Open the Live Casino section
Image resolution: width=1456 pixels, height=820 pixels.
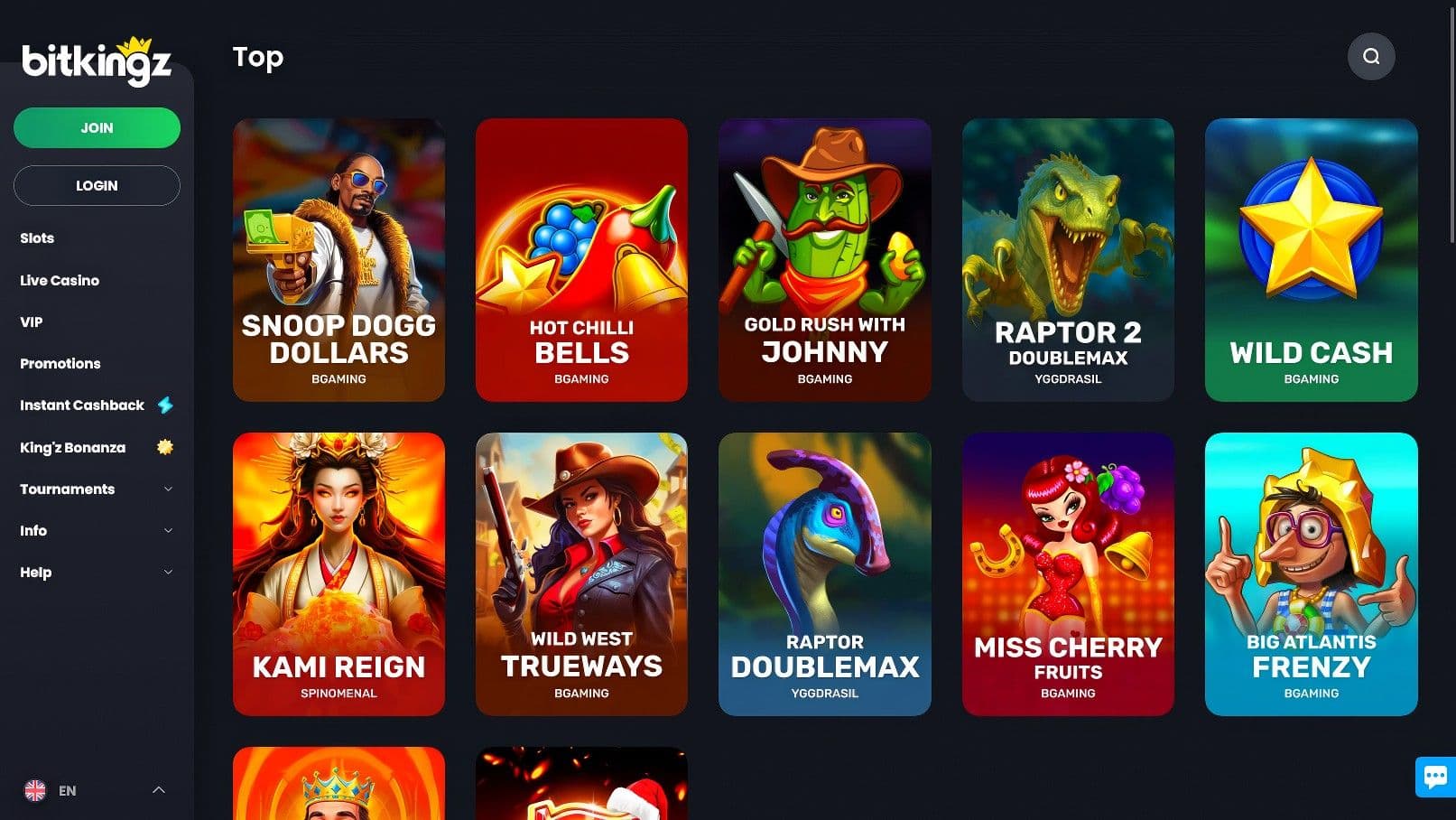pyautogui.click(x=59, y=280)
